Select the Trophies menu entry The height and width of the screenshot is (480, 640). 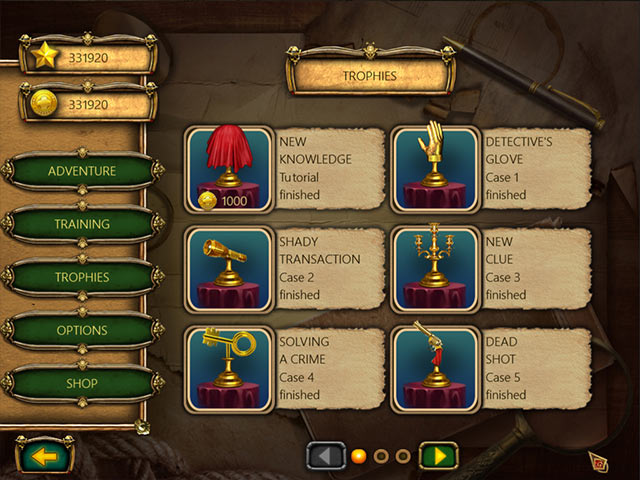click(82, 277)
